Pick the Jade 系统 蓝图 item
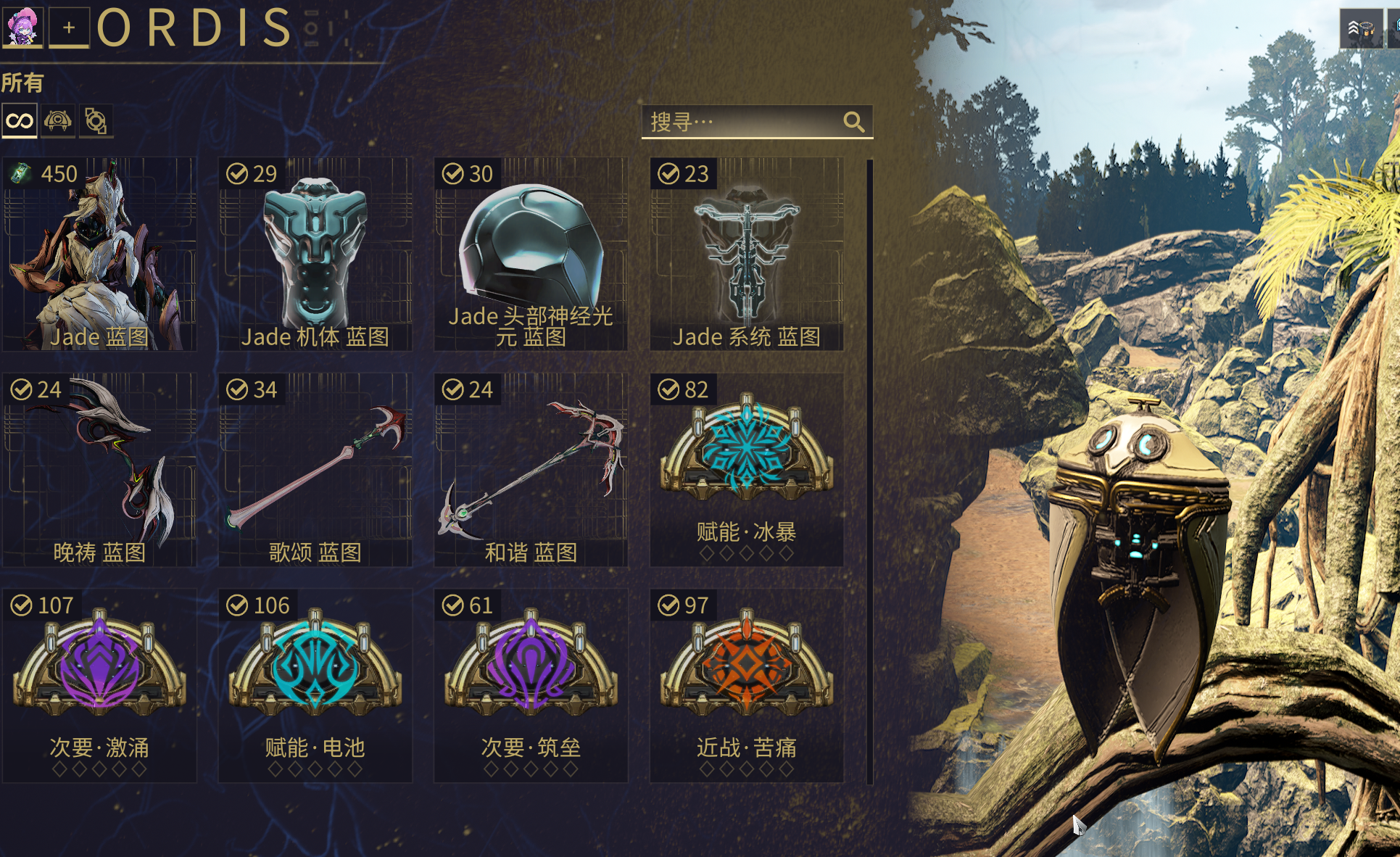Image resolution: width=1400 pixels, height=857 pixels. pyautogui.click(x=747, y=254)
